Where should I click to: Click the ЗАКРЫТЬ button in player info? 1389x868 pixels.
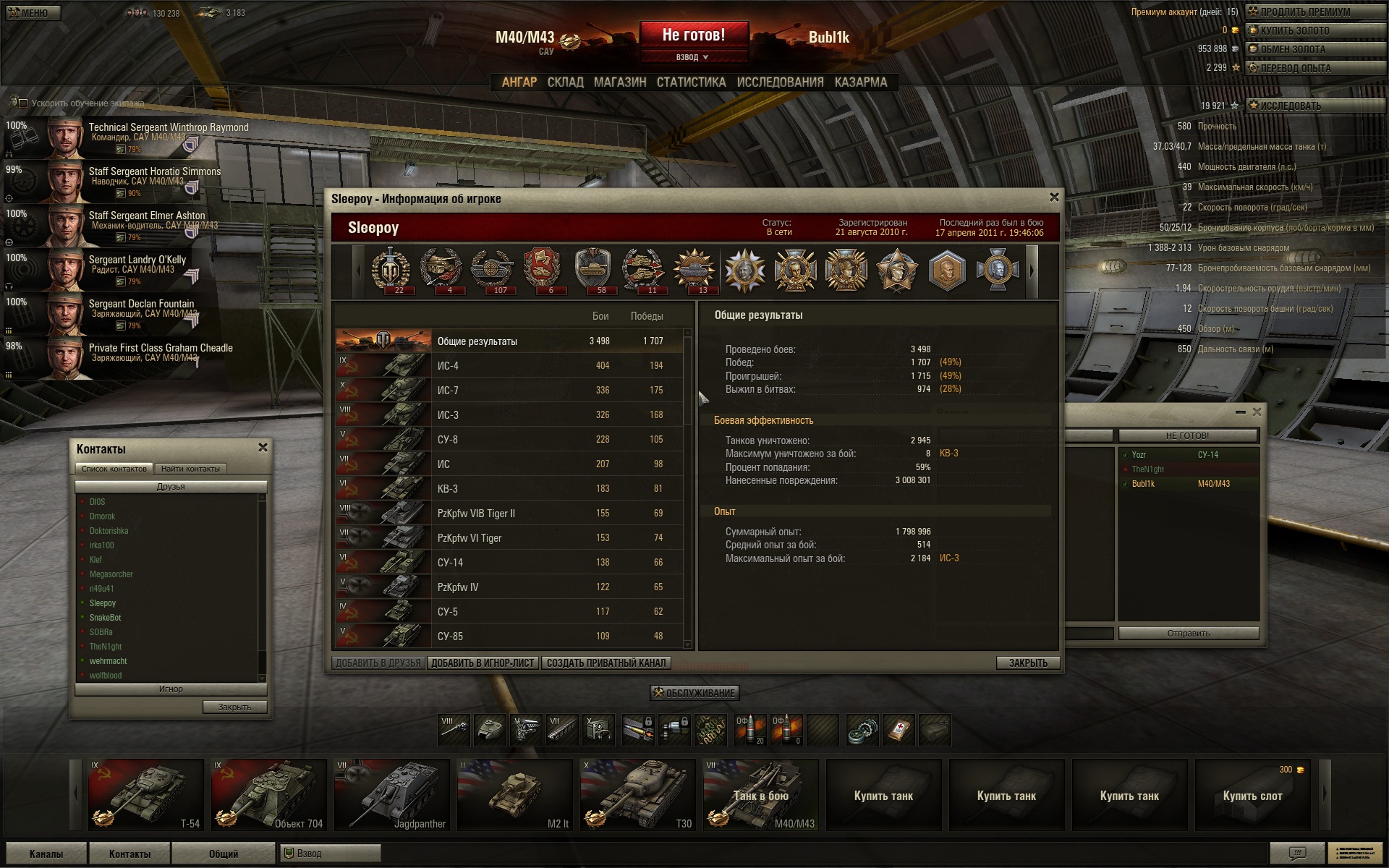1027,663
